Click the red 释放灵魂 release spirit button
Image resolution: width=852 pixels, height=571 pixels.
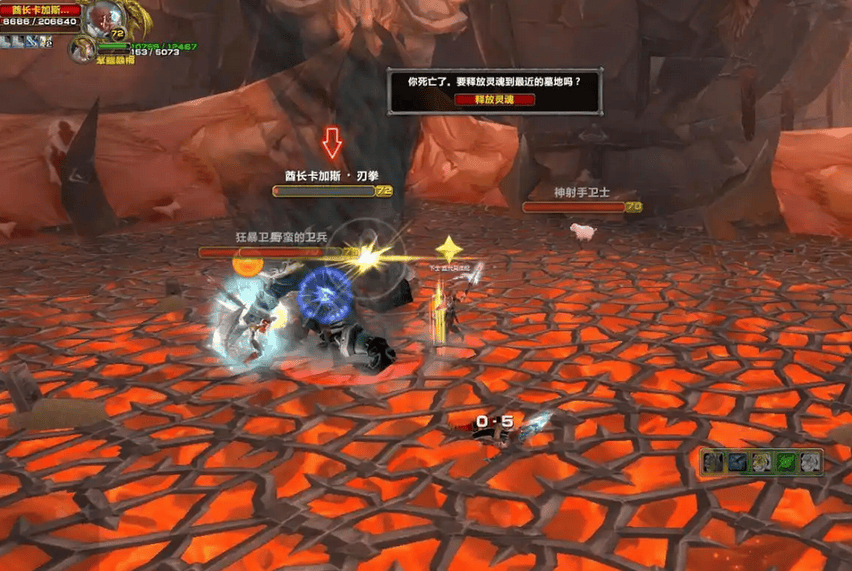(494, 99)
